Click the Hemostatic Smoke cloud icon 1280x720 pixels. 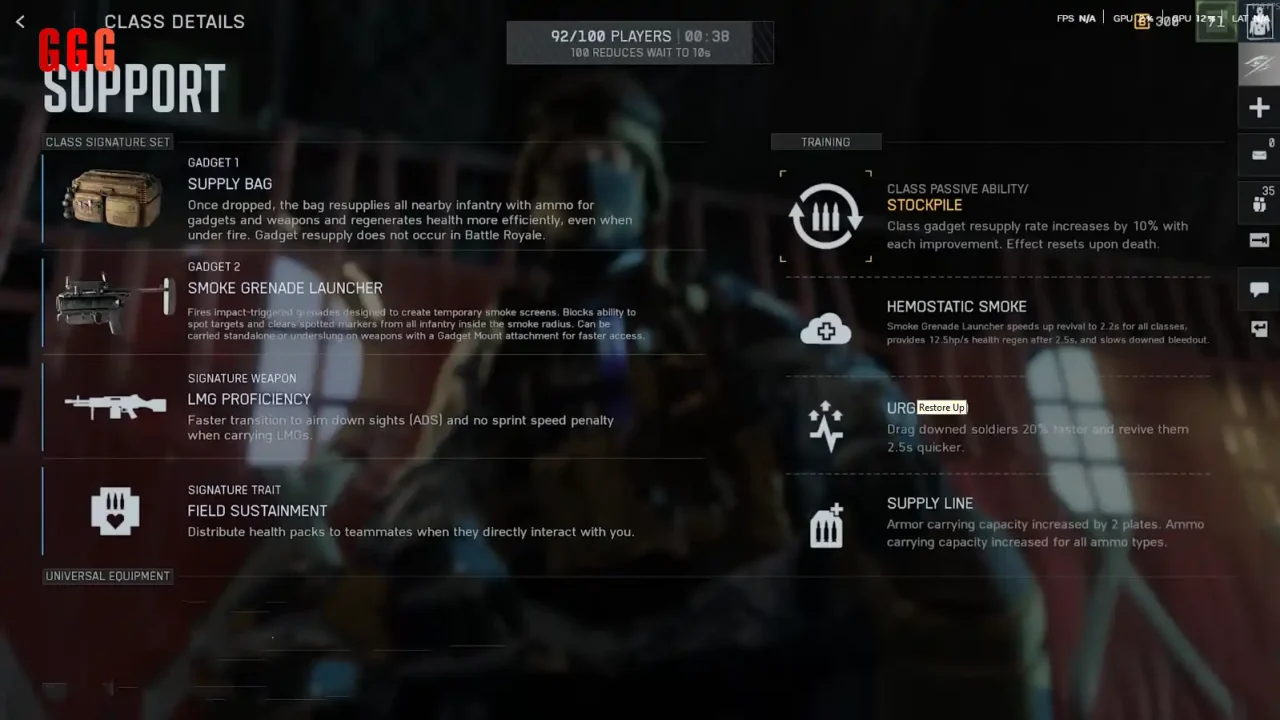825,328
